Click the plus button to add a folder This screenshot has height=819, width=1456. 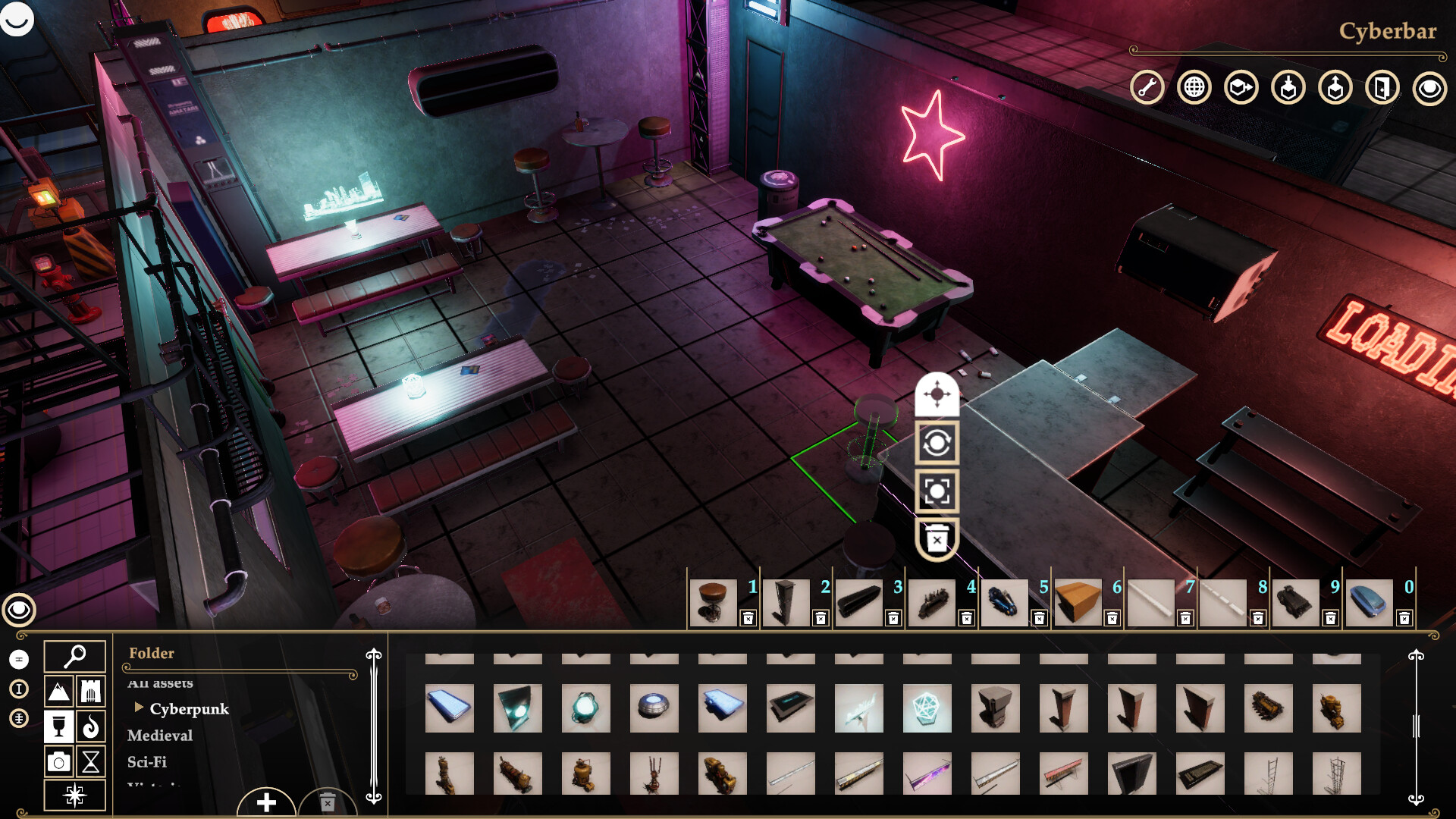click(x=266, y=802)
